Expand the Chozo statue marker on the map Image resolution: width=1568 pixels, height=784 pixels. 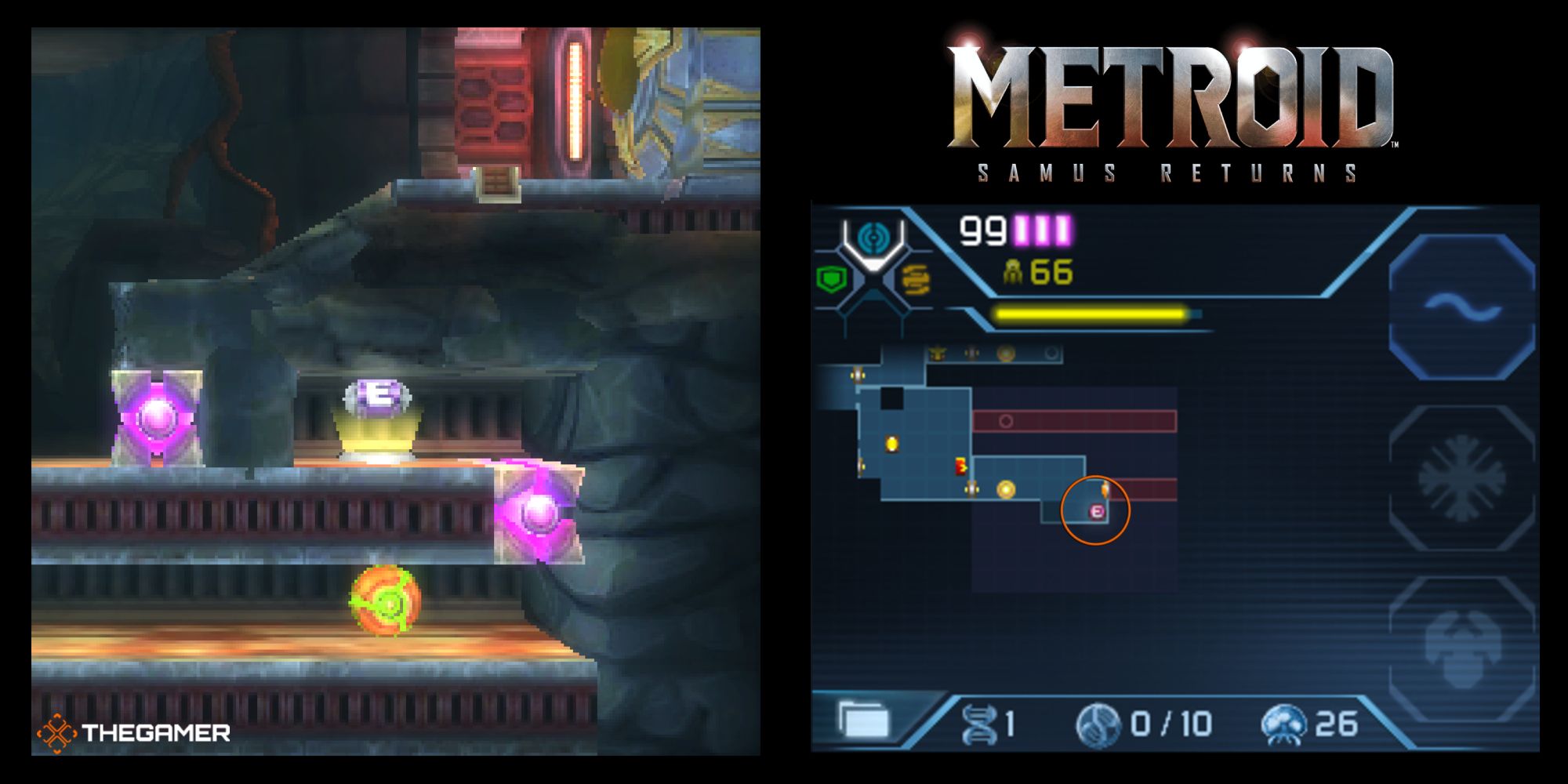tap(936, 354)
